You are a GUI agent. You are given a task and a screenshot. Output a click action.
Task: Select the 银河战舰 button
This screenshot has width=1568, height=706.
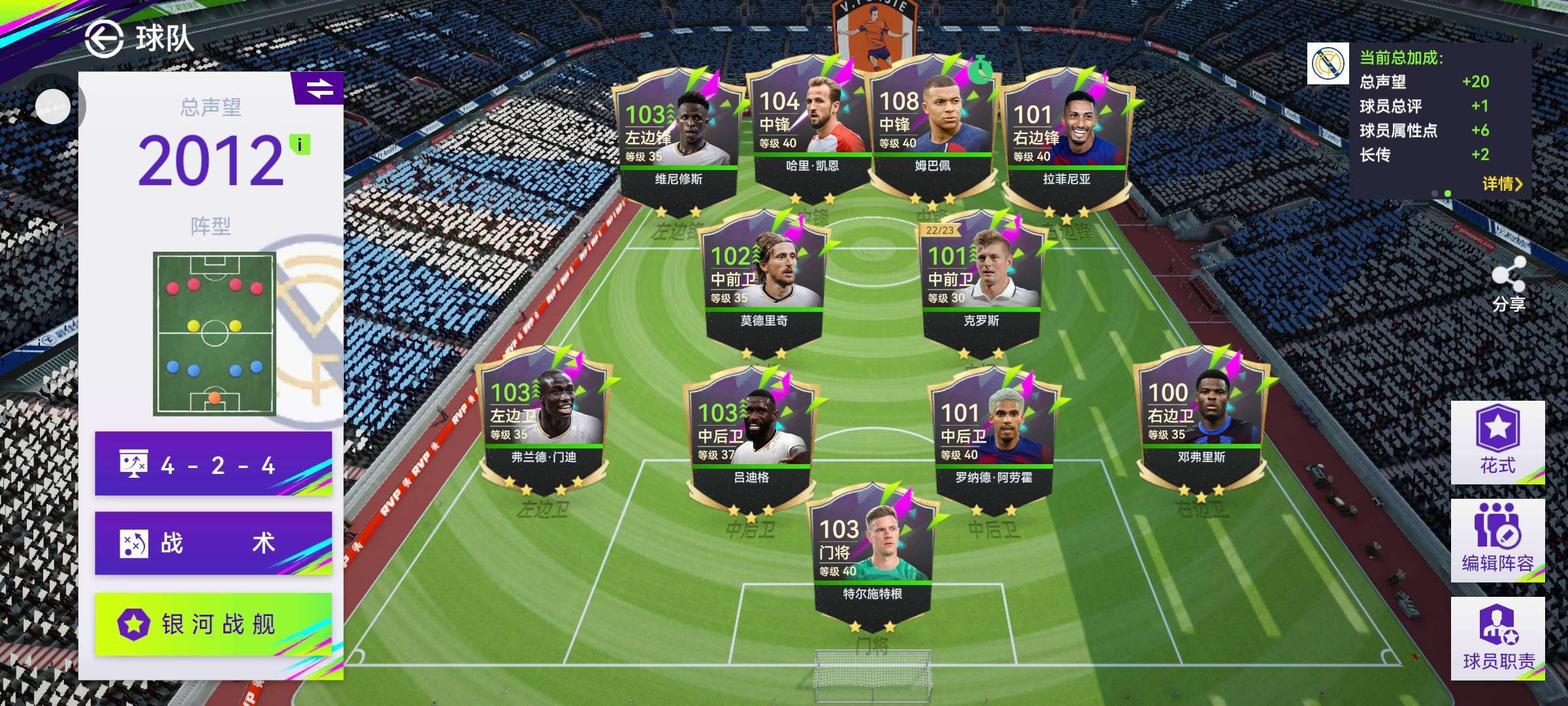click(x=214, y=624)
